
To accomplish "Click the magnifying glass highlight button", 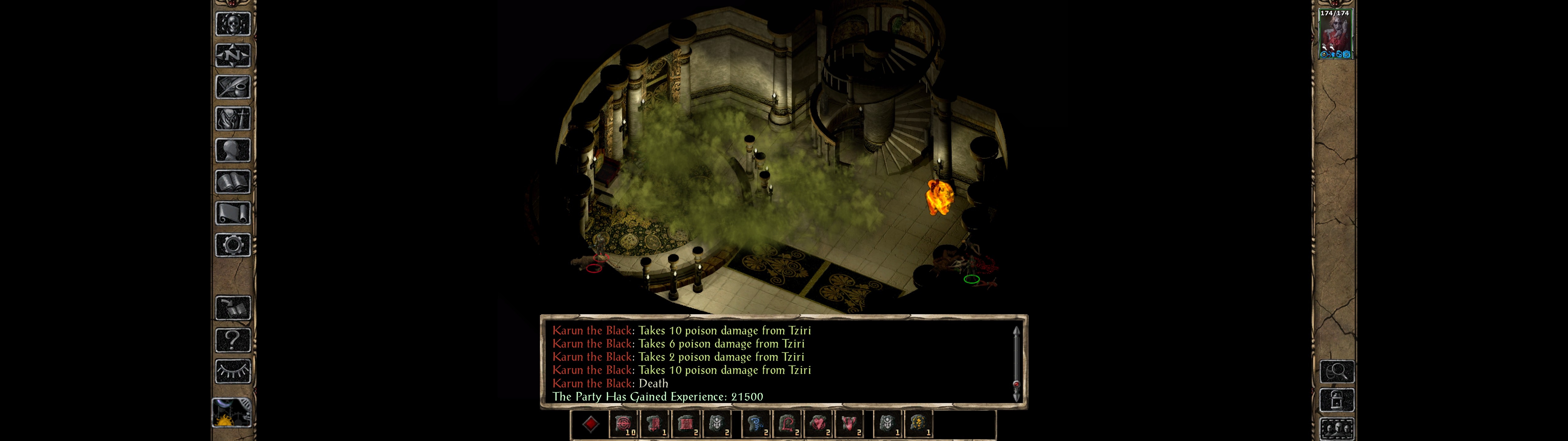I will tap(1337, 371).
